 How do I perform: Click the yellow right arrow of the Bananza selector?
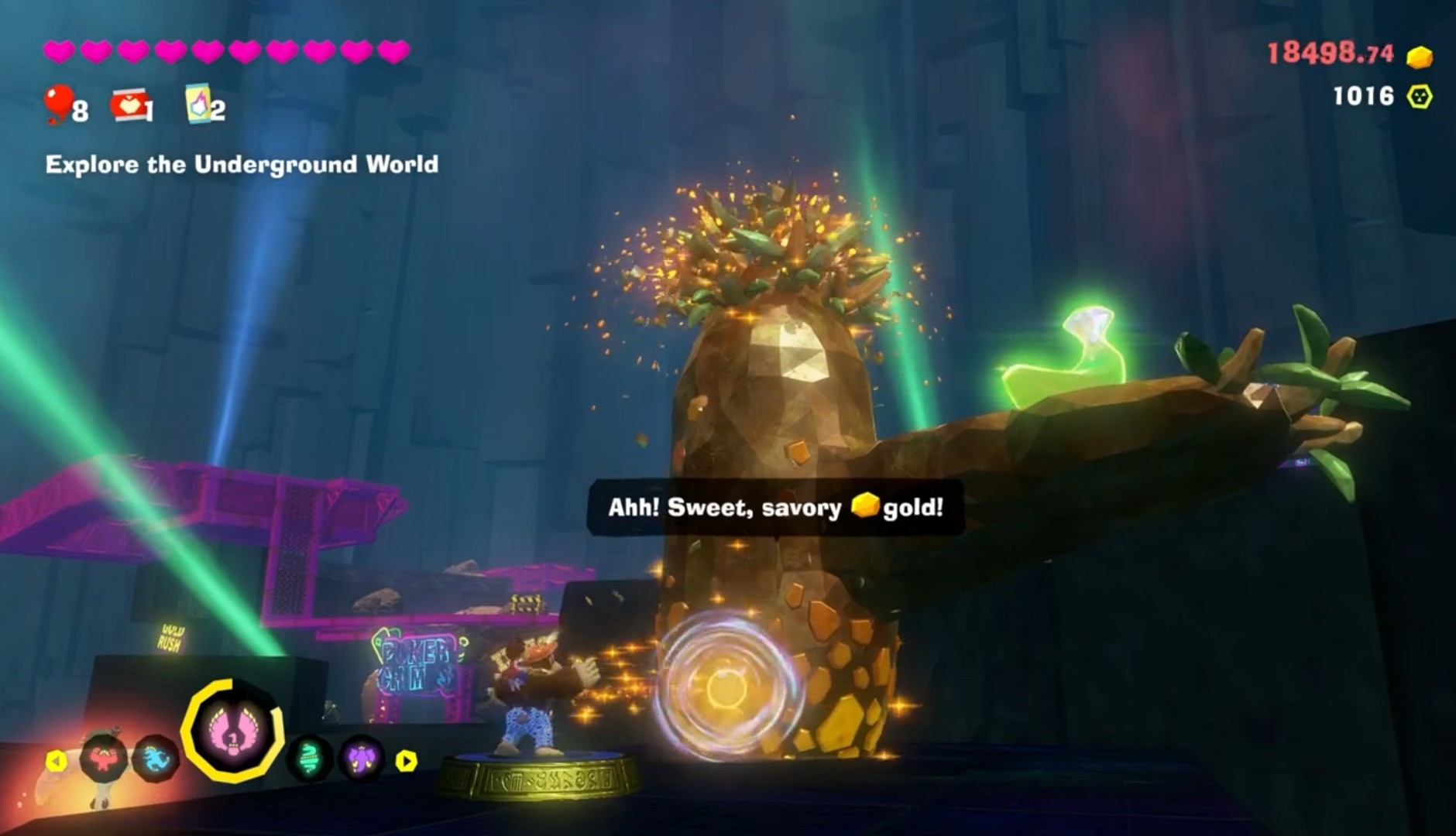coord(406,761)
